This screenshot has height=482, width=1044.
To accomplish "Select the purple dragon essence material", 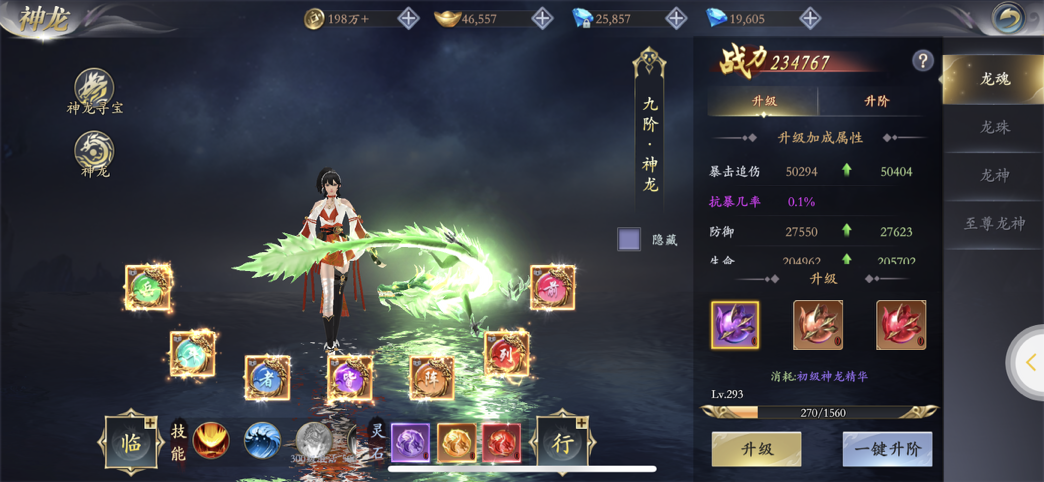I will click(735, 325).
